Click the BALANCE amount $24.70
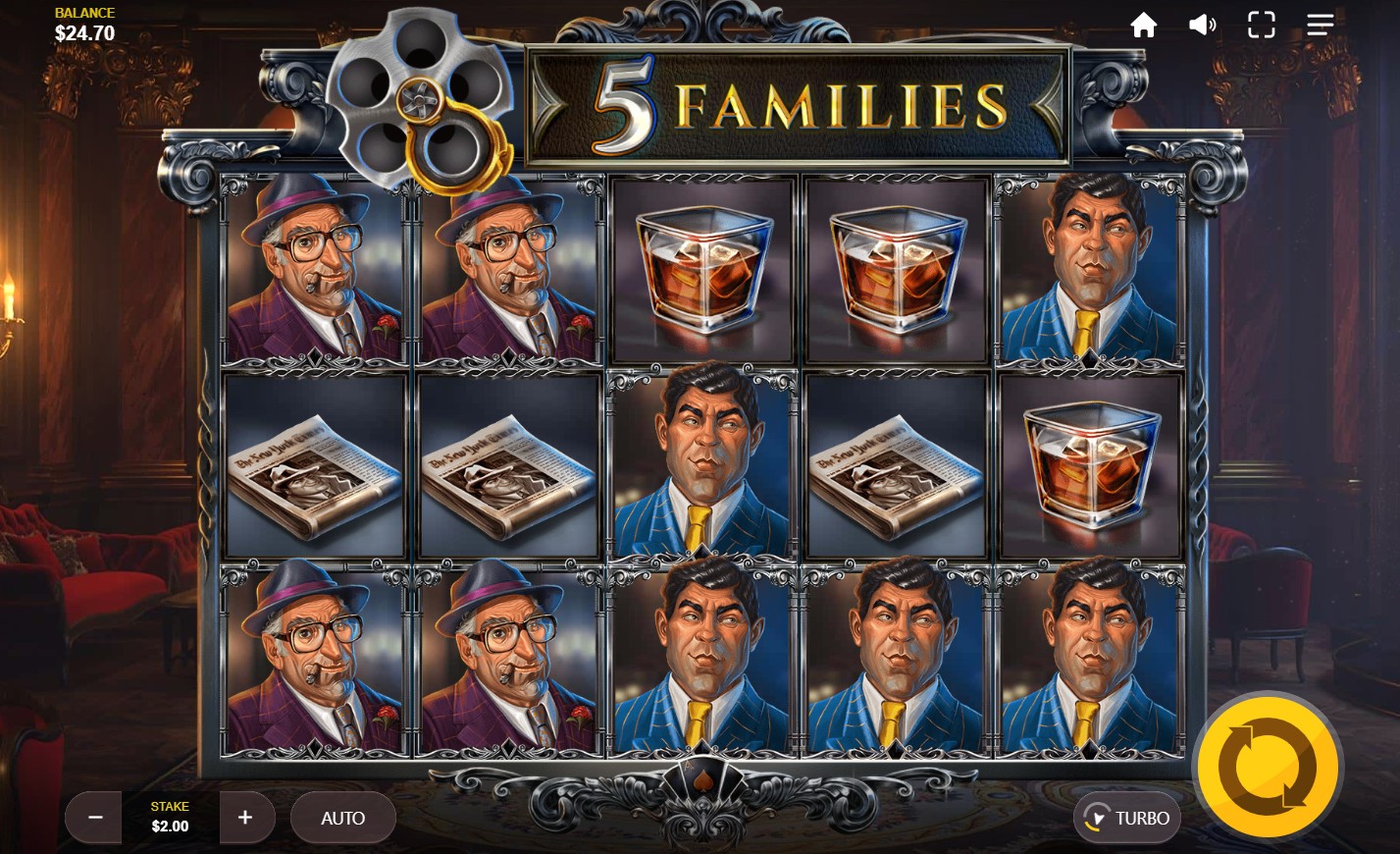This screenshot has height=854, width=1400. click(x=84, y=32)
